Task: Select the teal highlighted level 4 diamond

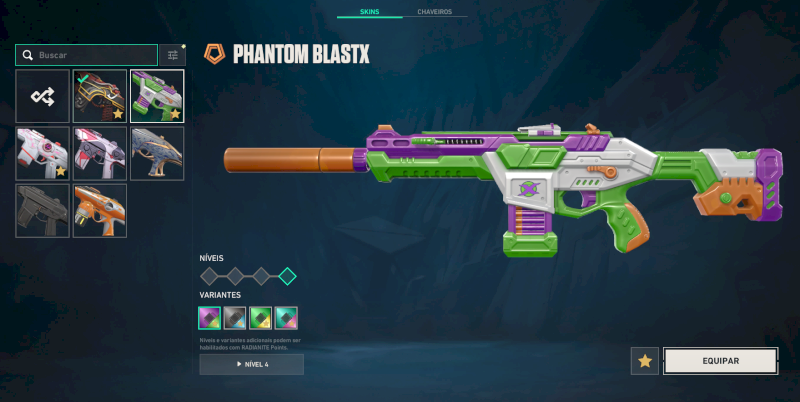Action: click(287, 276)
